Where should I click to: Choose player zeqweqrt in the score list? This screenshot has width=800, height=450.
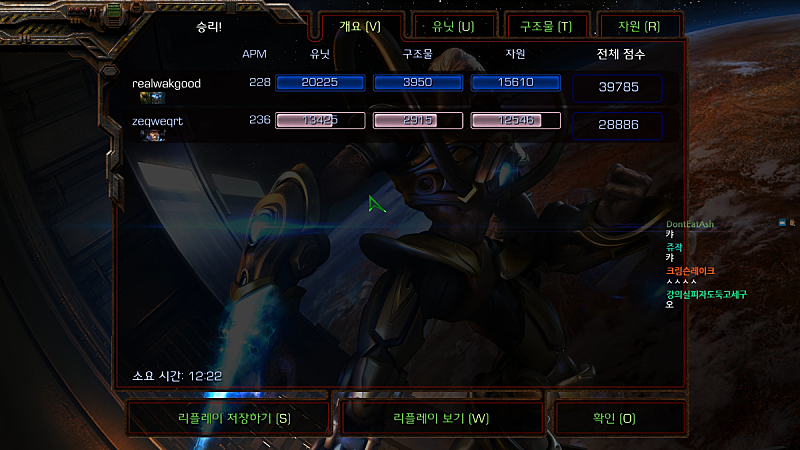coord(158,121)
